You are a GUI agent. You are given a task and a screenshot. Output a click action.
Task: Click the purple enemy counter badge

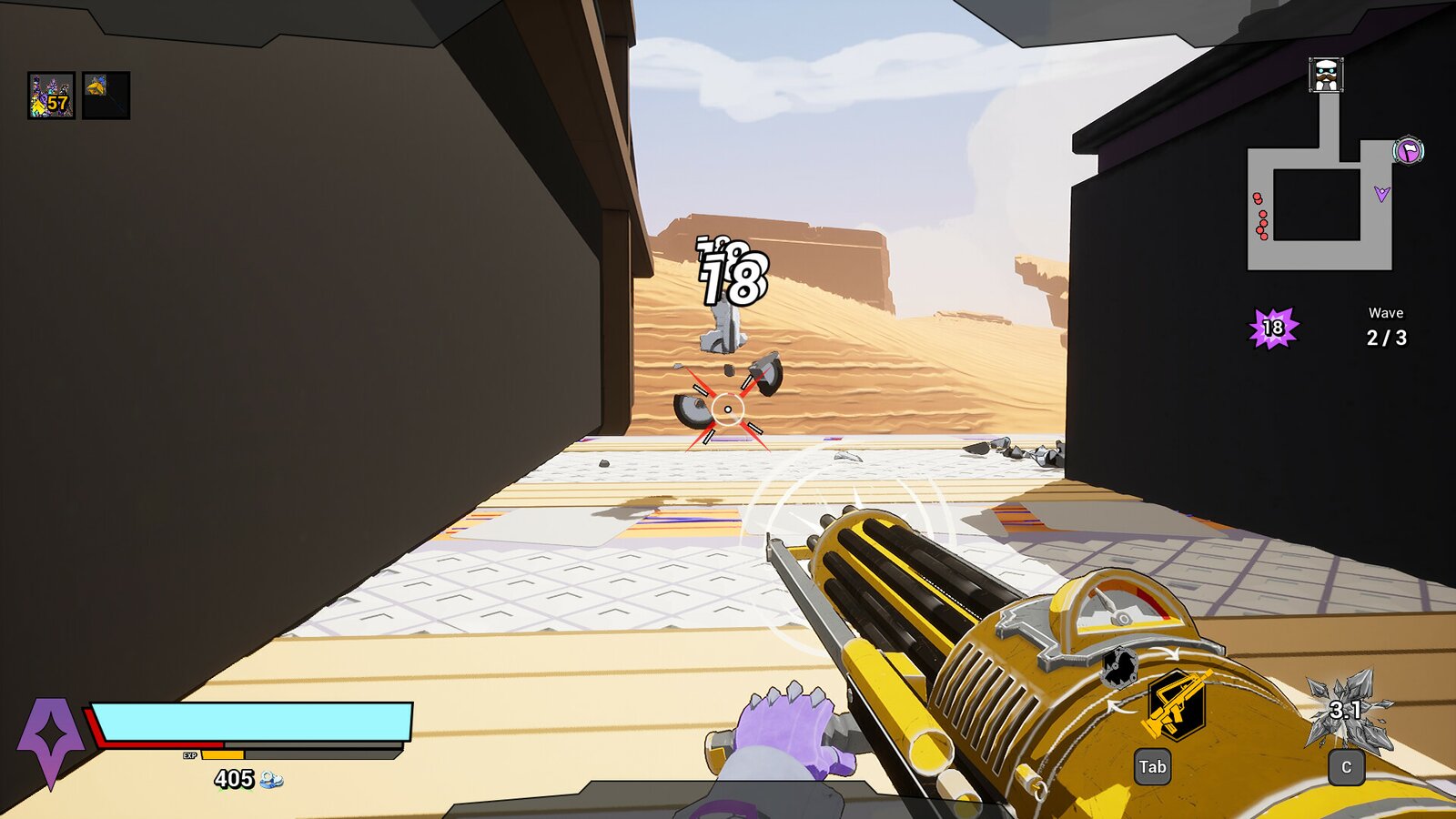[x=1273, y=328]
